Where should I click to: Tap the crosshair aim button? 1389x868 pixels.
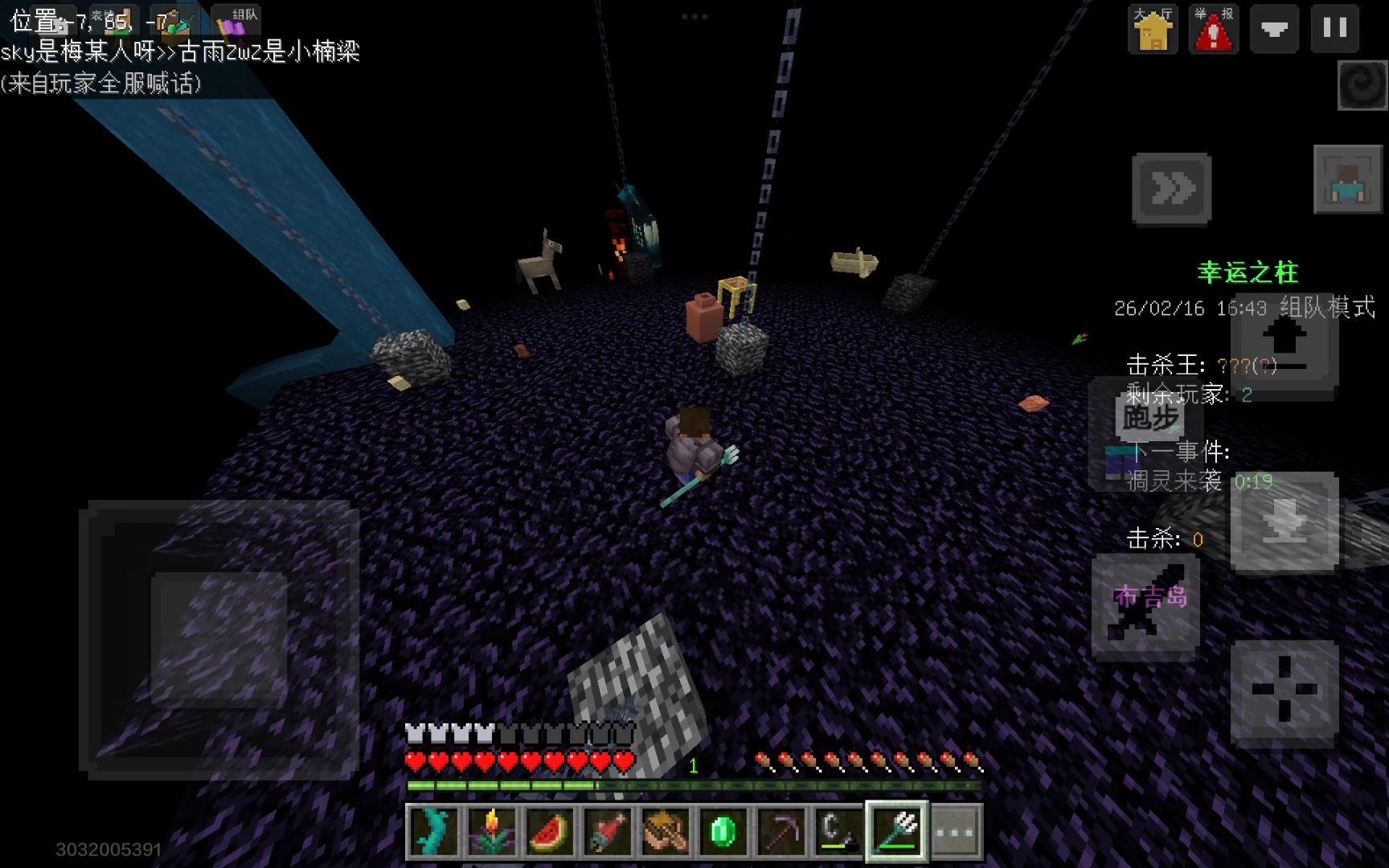tap(1284, 690)
